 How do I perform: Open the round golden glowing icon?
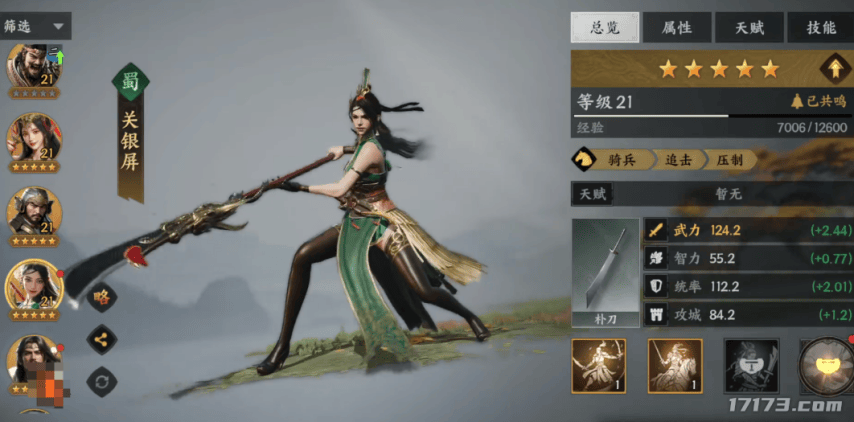pyautogui.click(x=825, y=365)
